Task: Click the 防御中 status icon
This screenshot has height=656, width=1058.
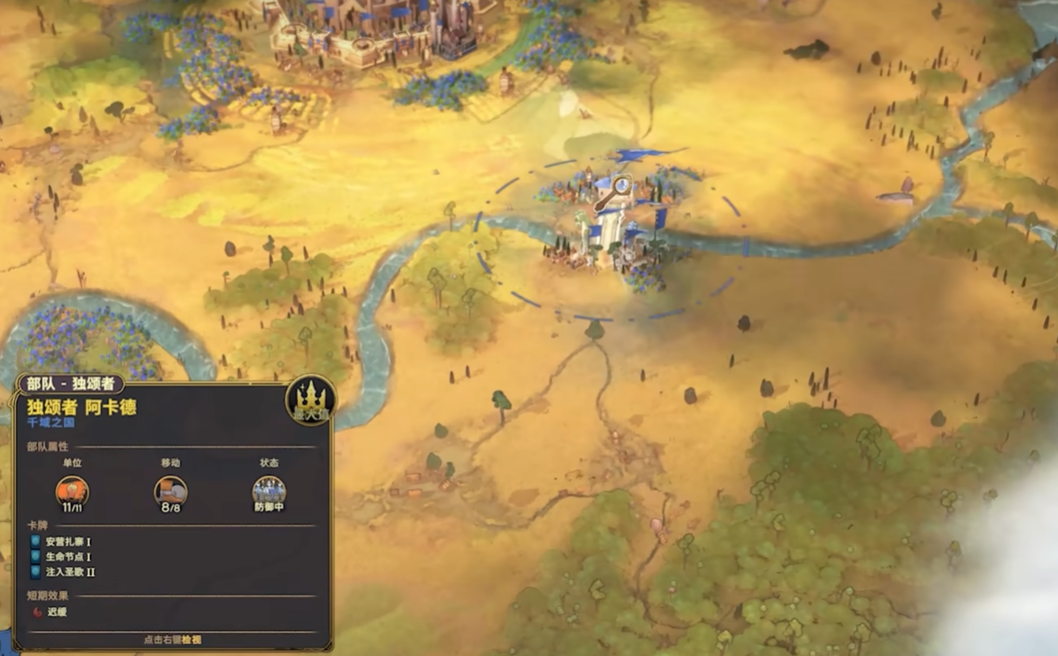Action: (x=269, y=490)
